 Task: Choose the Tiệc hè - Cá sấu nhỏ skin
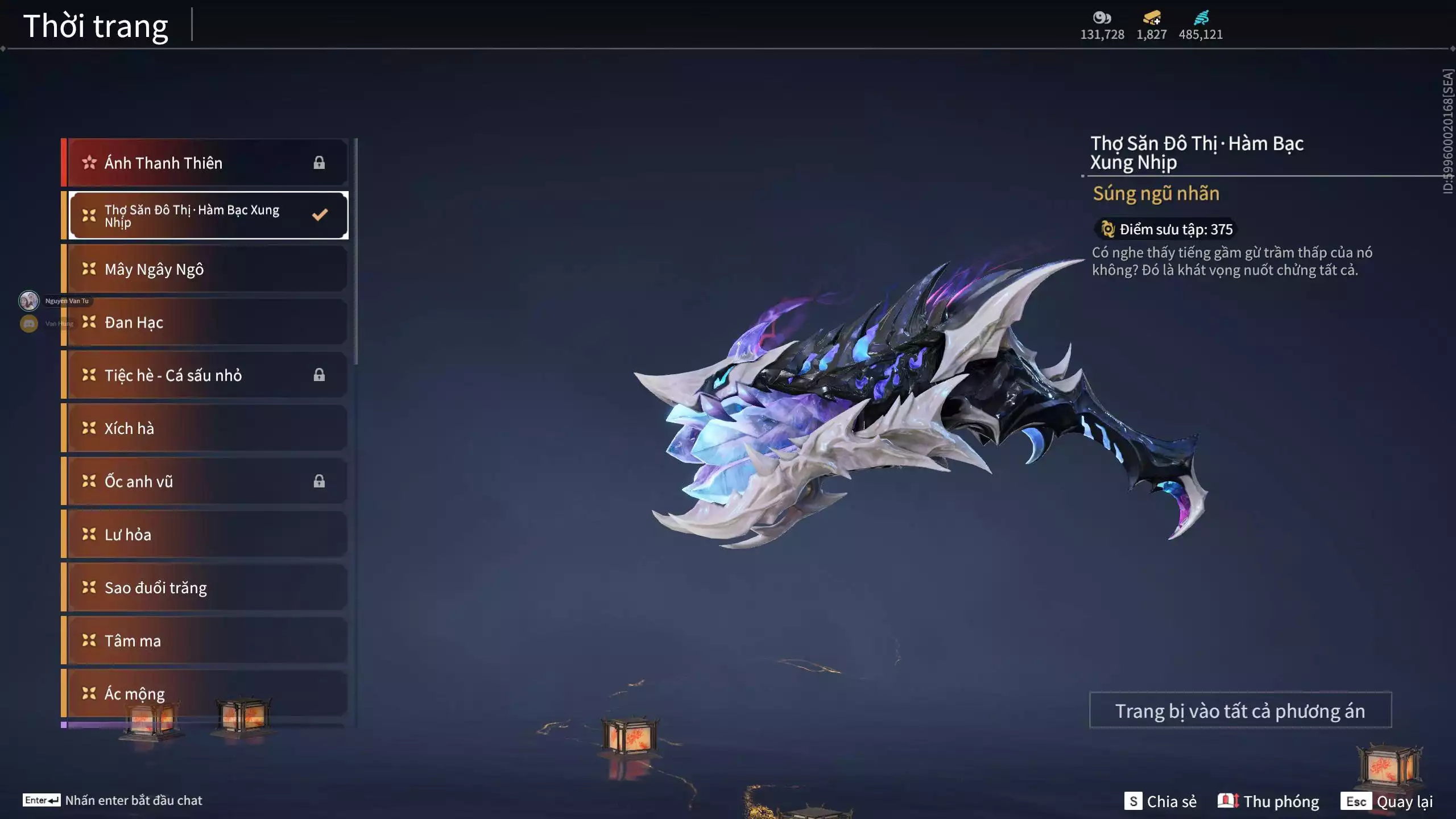point(205,375)
